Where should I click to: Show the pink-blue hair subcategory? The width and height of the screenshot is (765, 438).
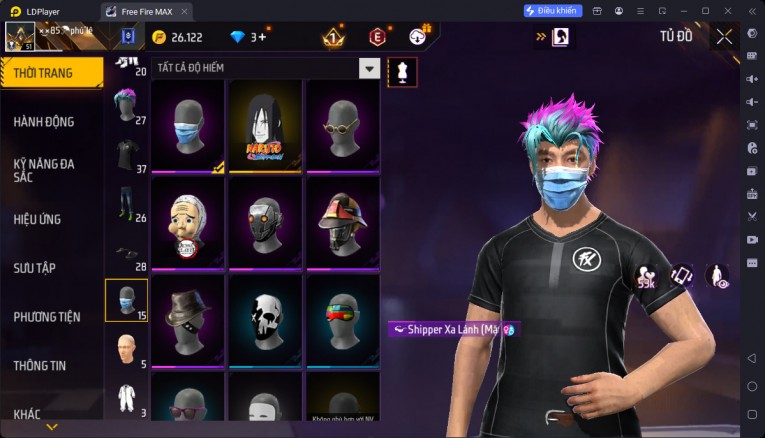tap(125, 106)
